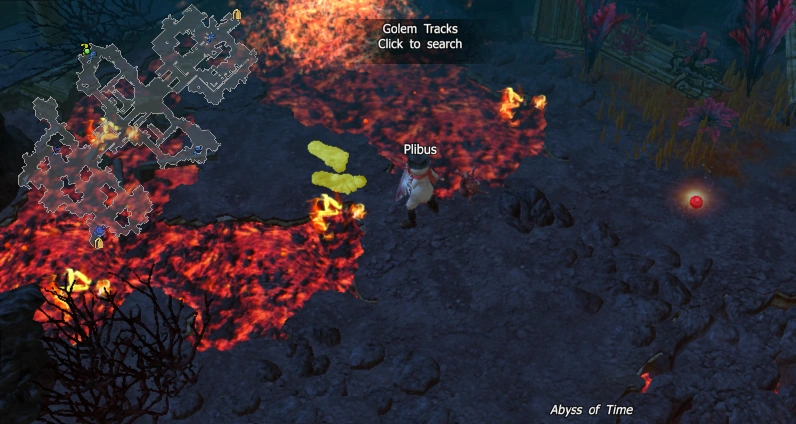
Task: Click the dungeon minimap overlay
Action: 135,120
